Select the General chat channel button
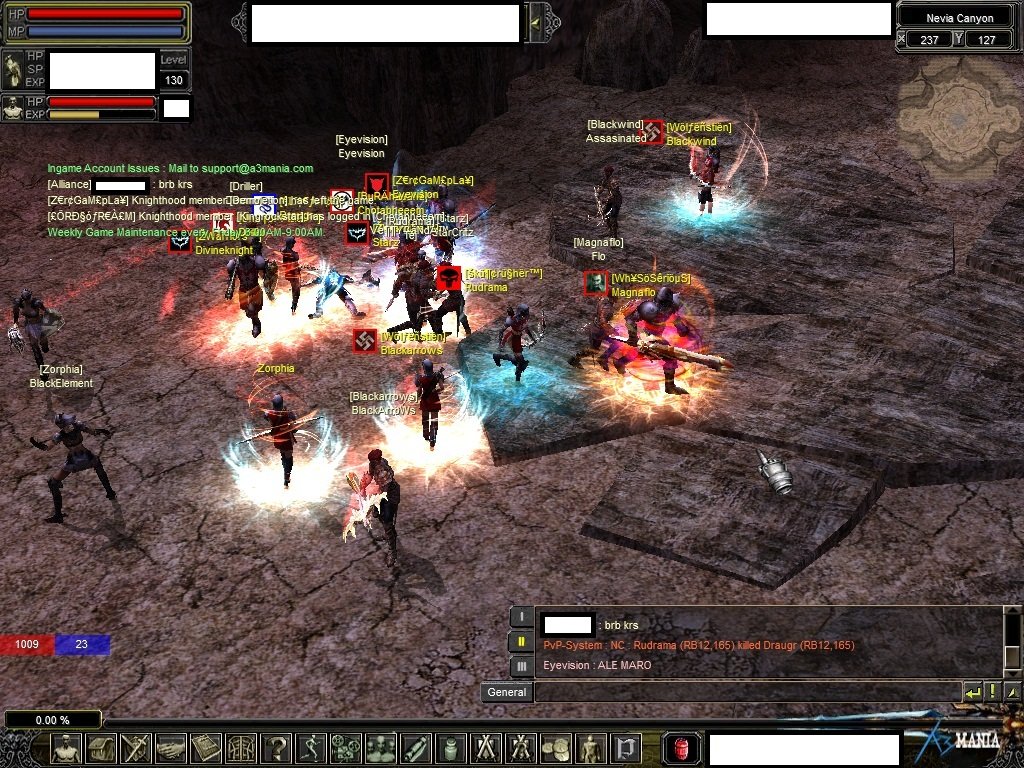Viewport: 1024px width, 768px height. [506, 692]
